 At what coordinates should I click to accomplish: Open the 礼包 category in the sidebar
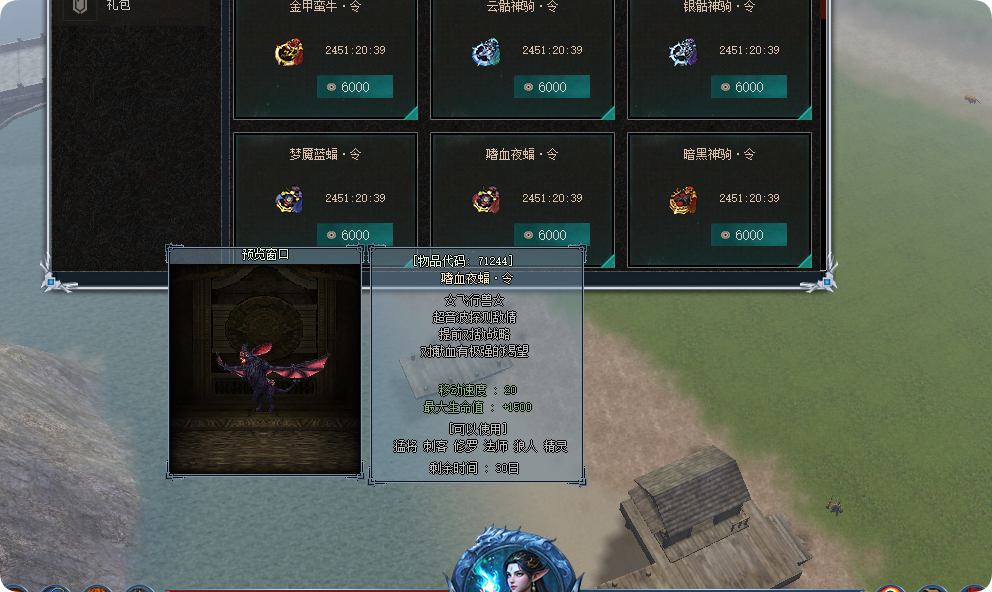(x=118, y=6)
